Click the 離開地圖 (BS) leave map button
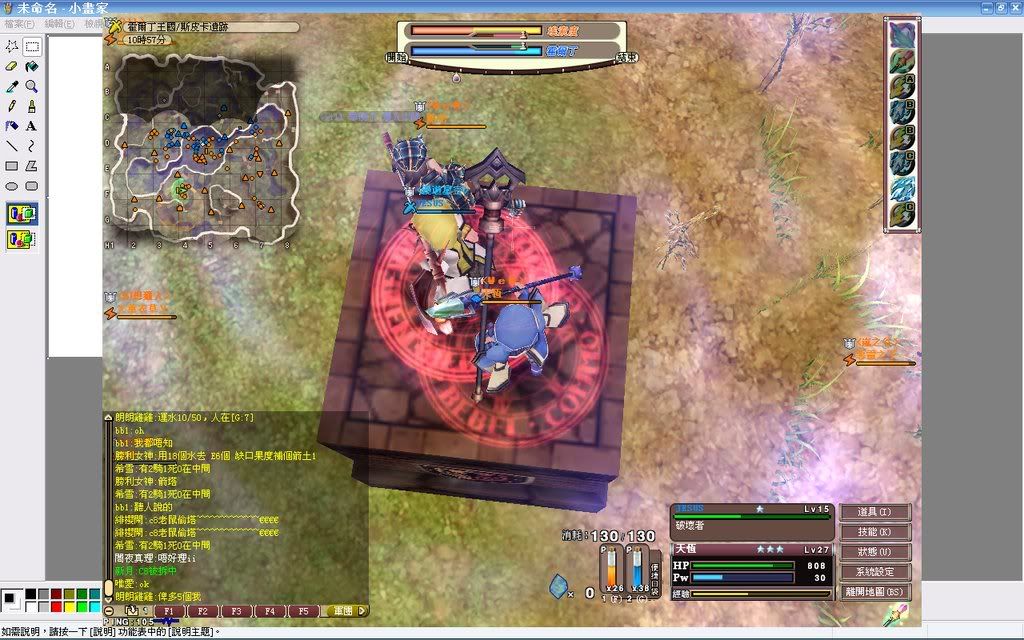This screenshot has width=1024, height=640. pos(874,592)
